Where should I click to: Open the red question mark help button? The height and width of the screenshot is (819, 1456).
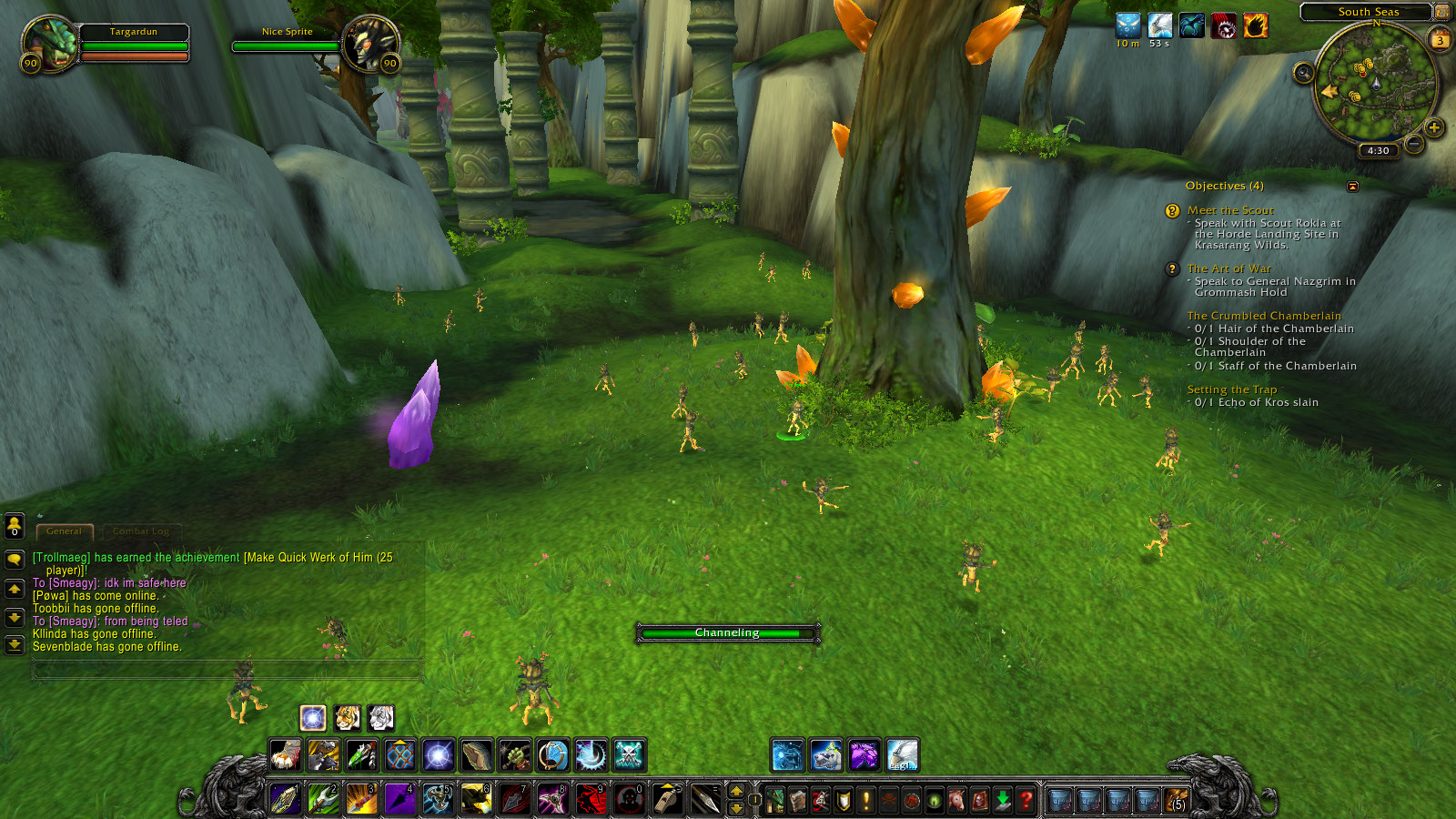[x=1026, y=800]
